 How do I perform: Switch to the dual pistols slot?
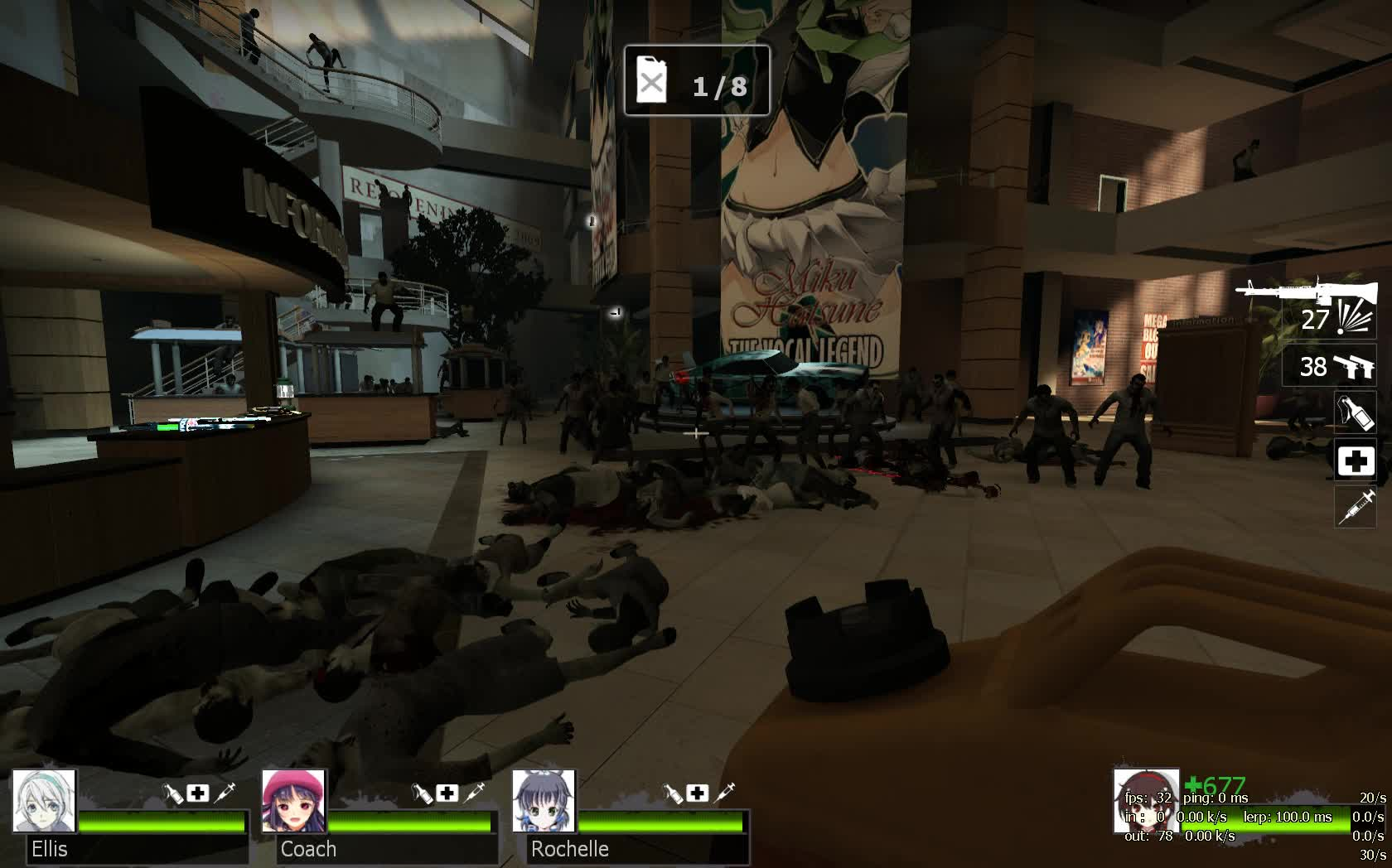click(x=1329, y=366)
